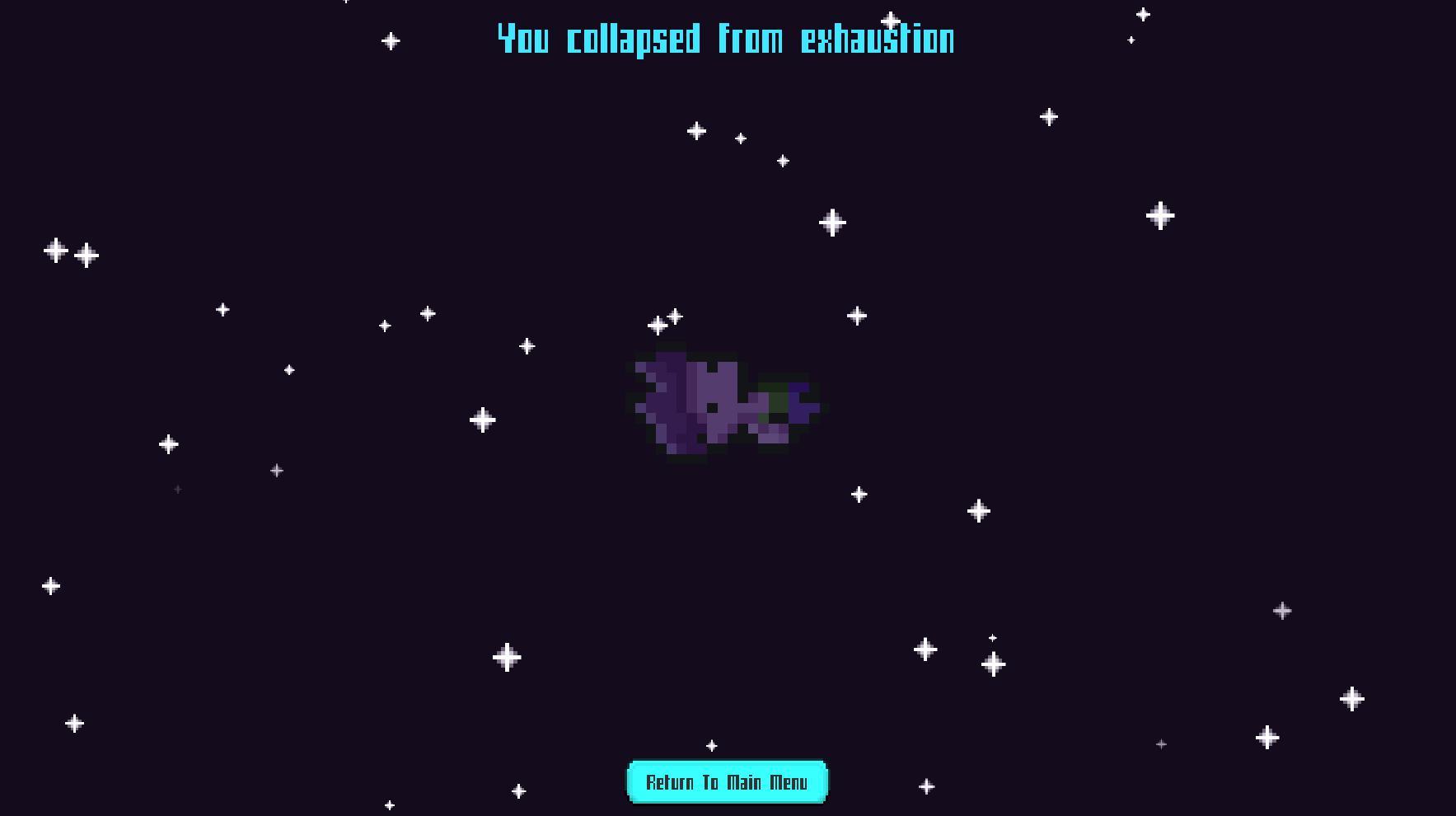Select the star right of the character sprite

858,314
